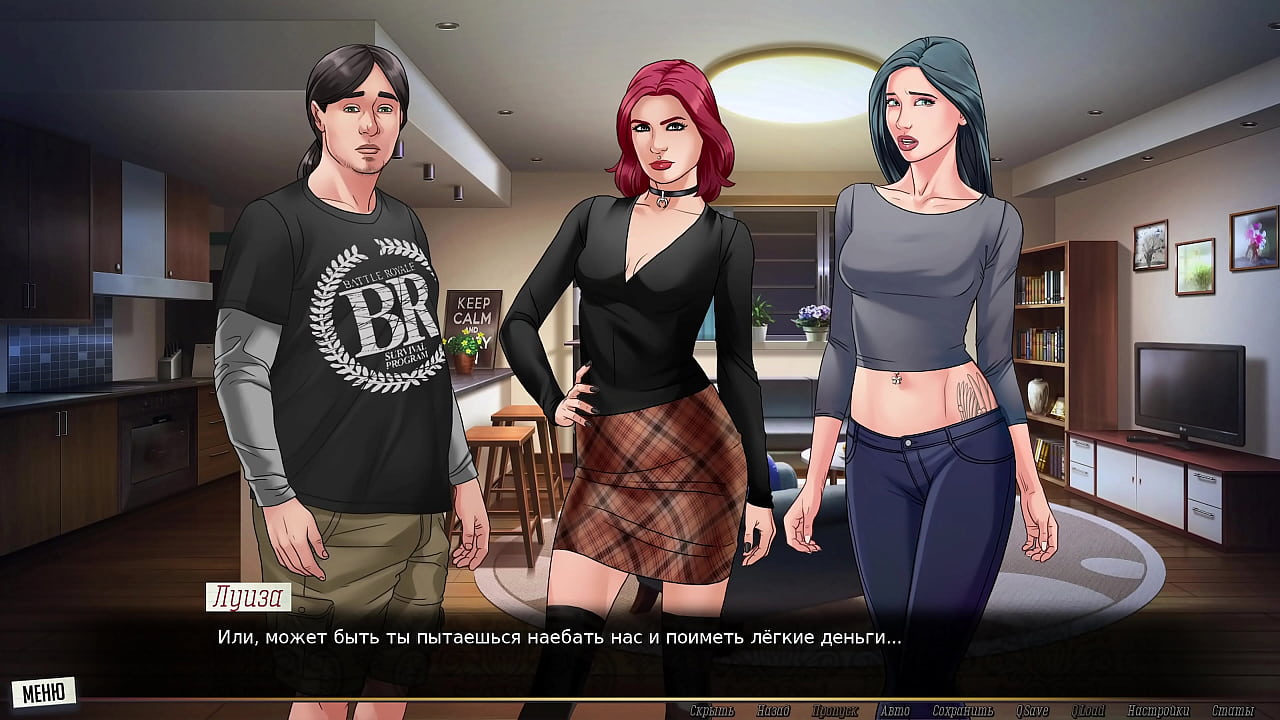
Task: Hide the dialogue box with Скрыть
Action: [712, 711]
